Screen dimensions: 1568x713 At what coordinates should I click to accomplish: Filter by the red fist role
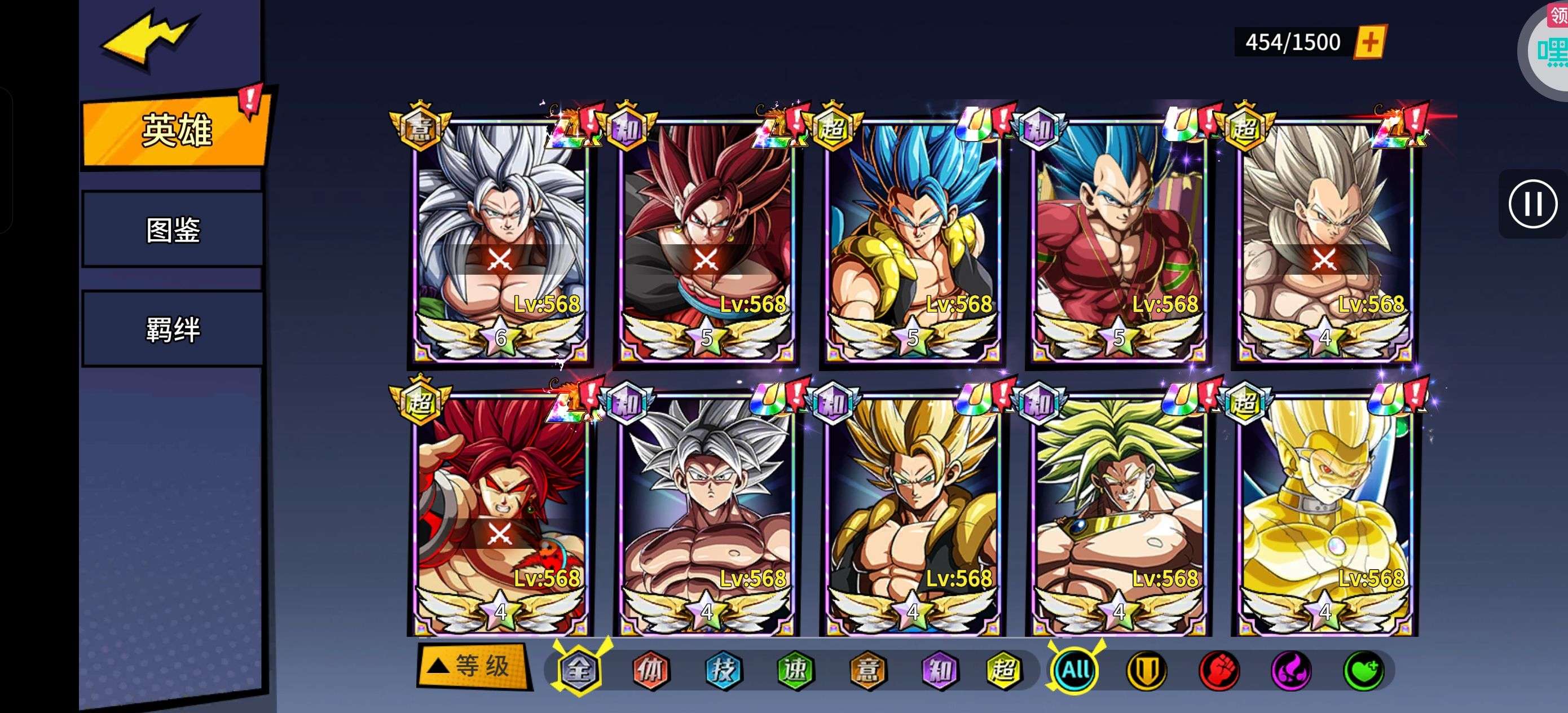[x=1219, y=670]
